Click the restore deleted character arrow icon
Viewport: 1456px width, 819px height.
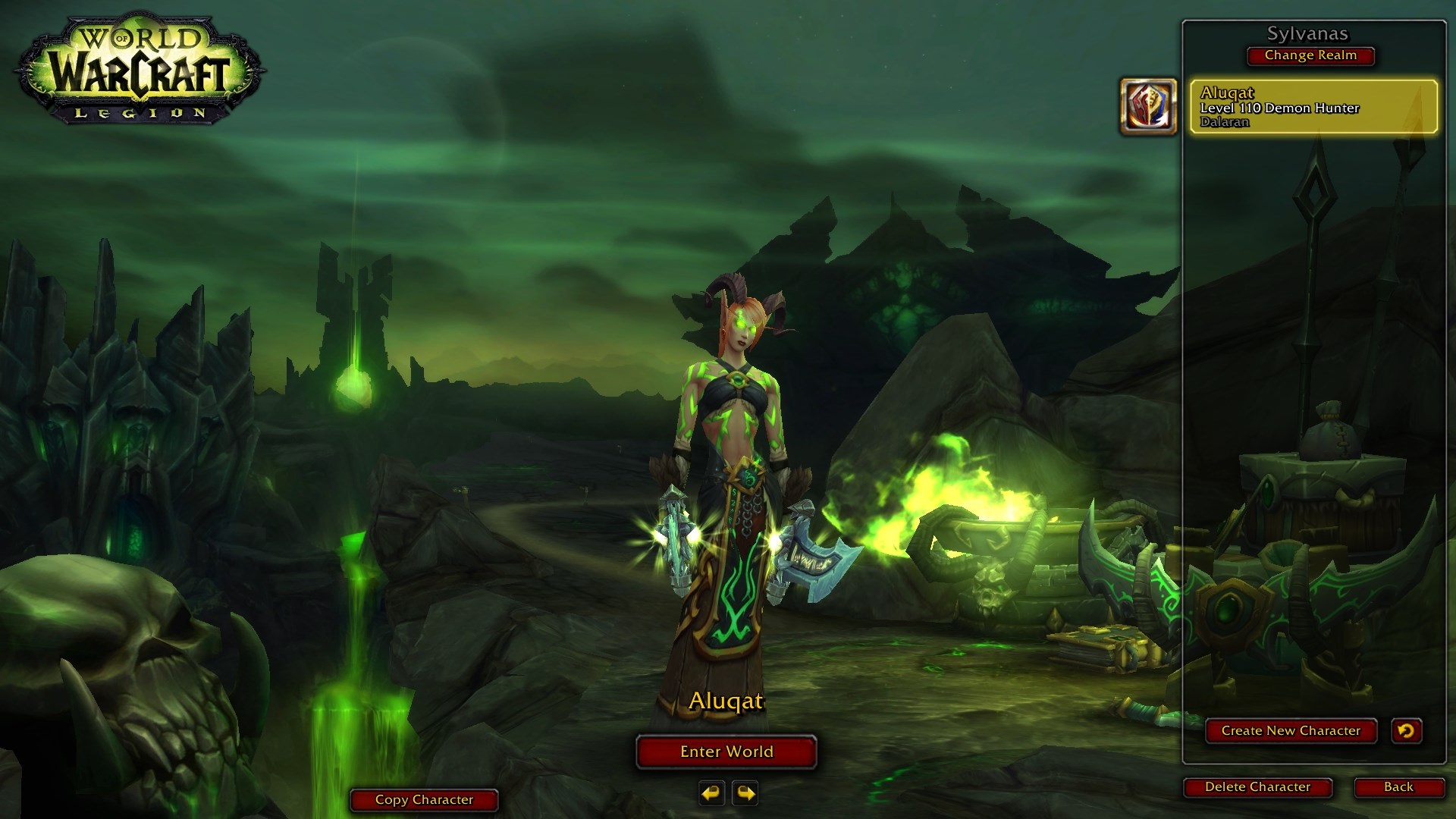tap(1407, 731)
